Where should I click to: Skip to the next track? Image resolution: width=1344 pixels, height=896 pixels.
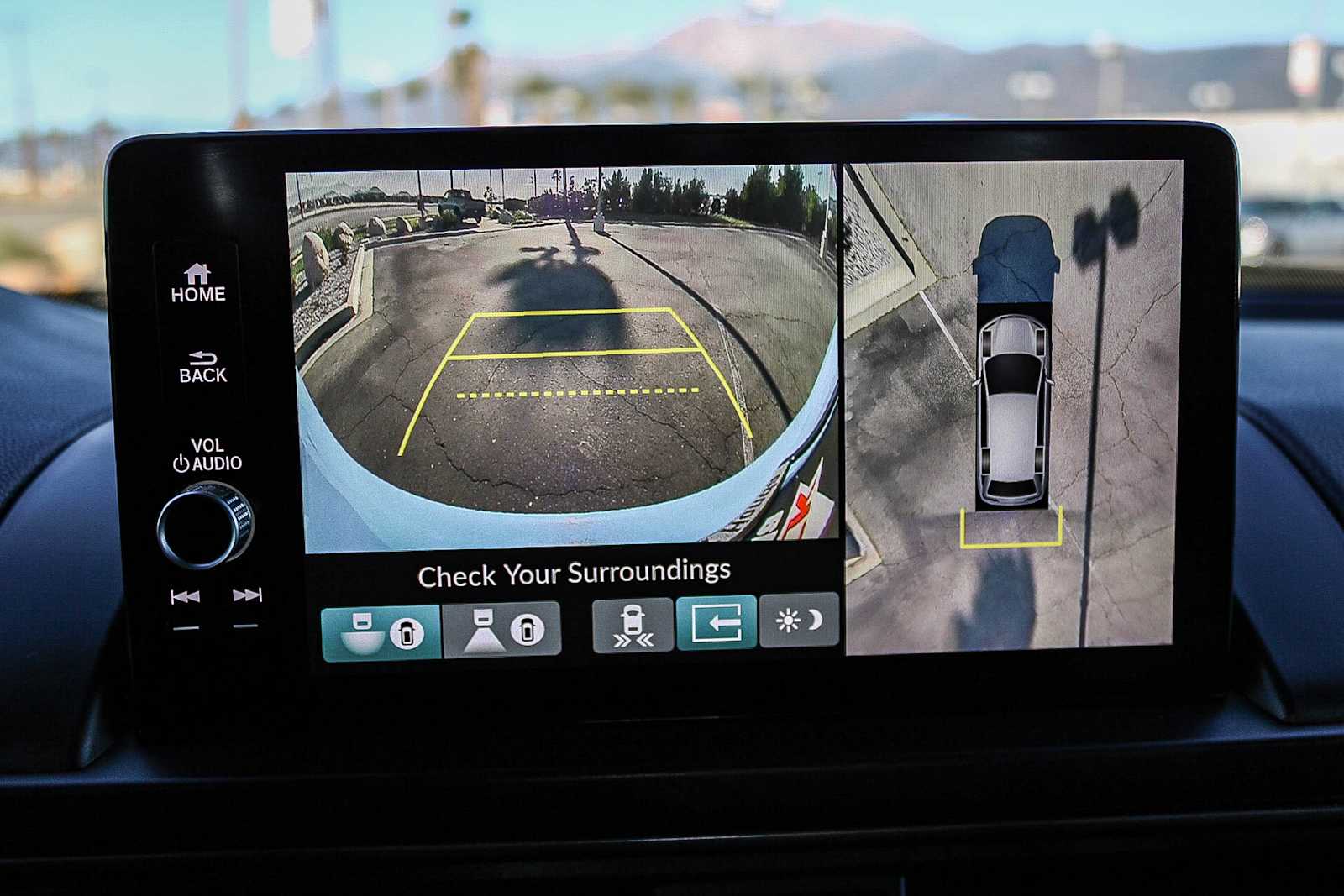pos(247,596)
